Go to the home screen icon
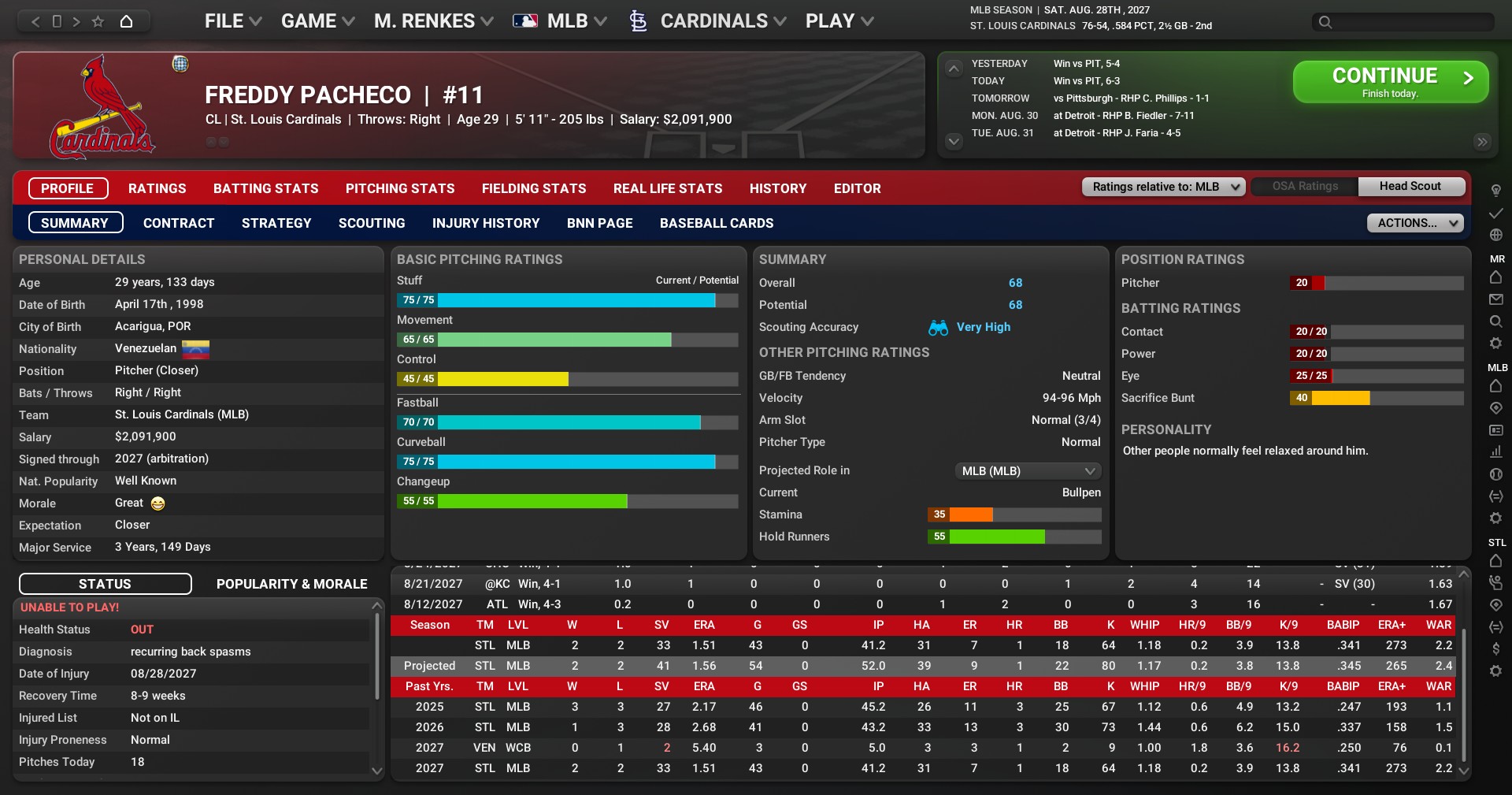The width and height of the screenshot is (1512, 795). coord(126,21)
